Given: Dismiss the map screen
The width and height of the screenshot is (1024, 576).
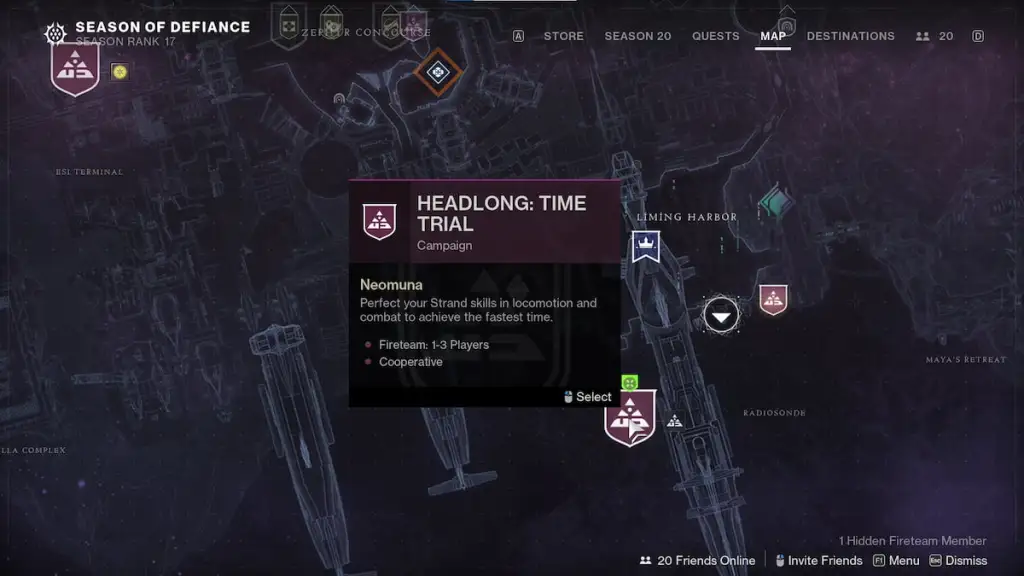Looking at the screenshot, I should click(x=958, y=561).
